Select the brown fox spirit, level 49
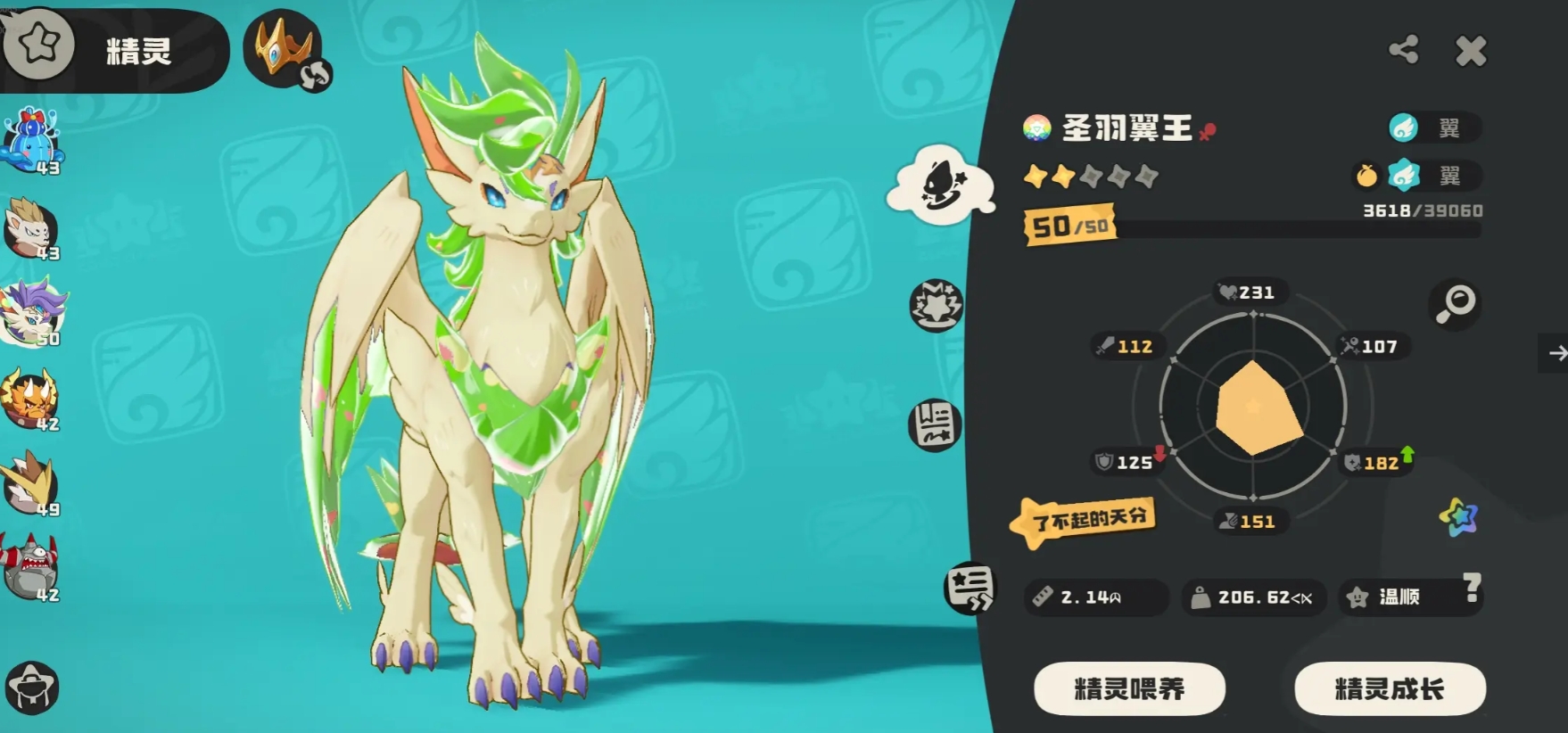Screen dimensions: 1568x733 (31, 483)
